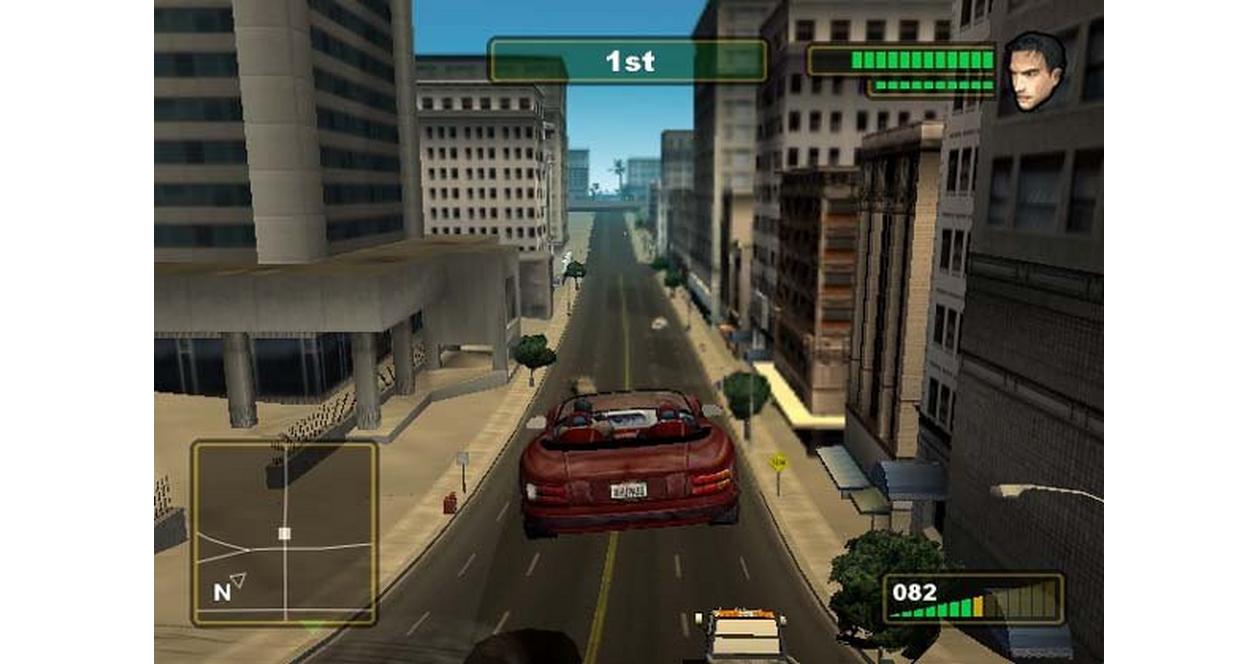Click the north compass arrow on minimap
Screen dimensions: 1256x664
238,579
